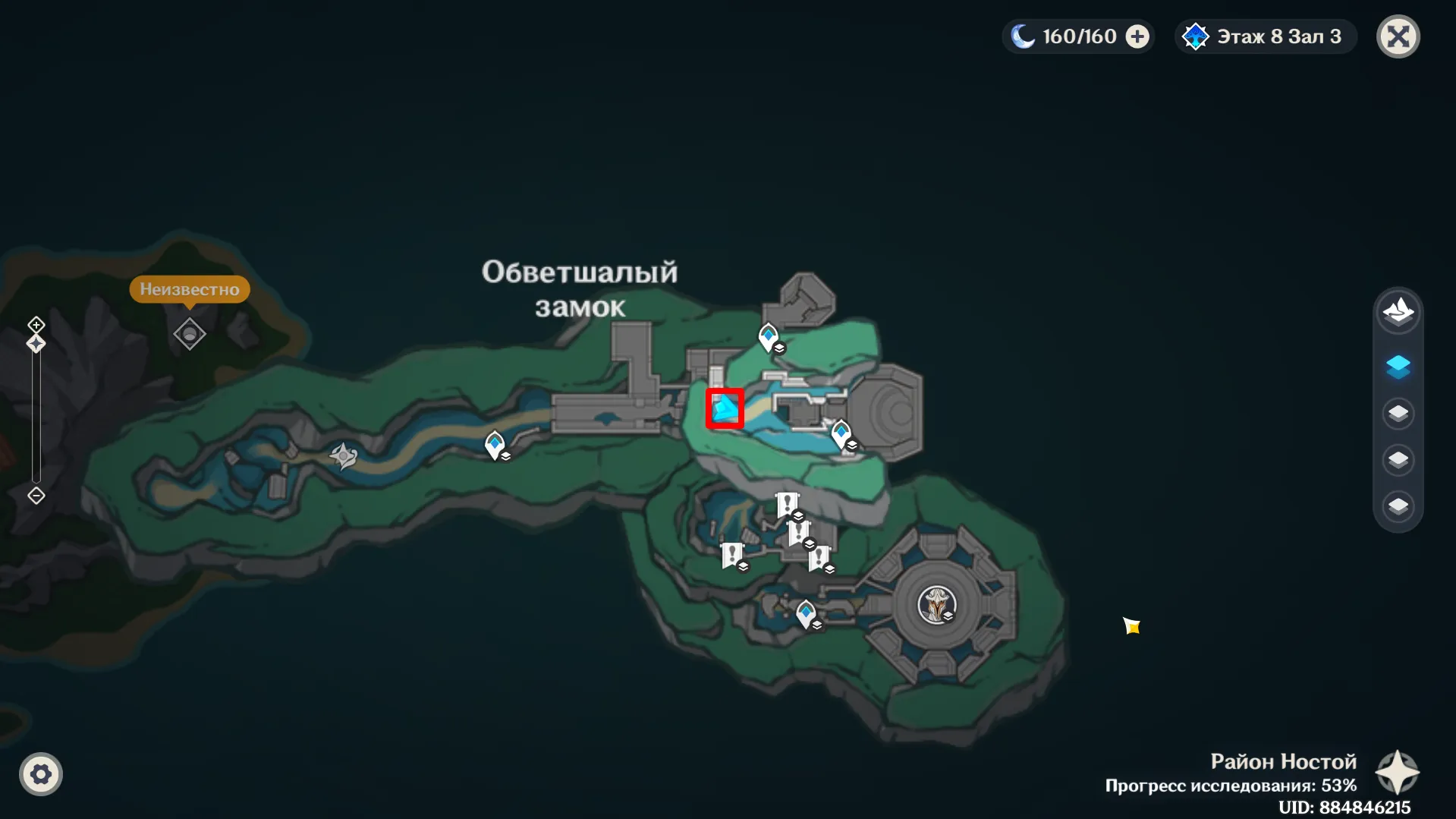Click the plus button next to 160/160

(x=1137, y=36)
